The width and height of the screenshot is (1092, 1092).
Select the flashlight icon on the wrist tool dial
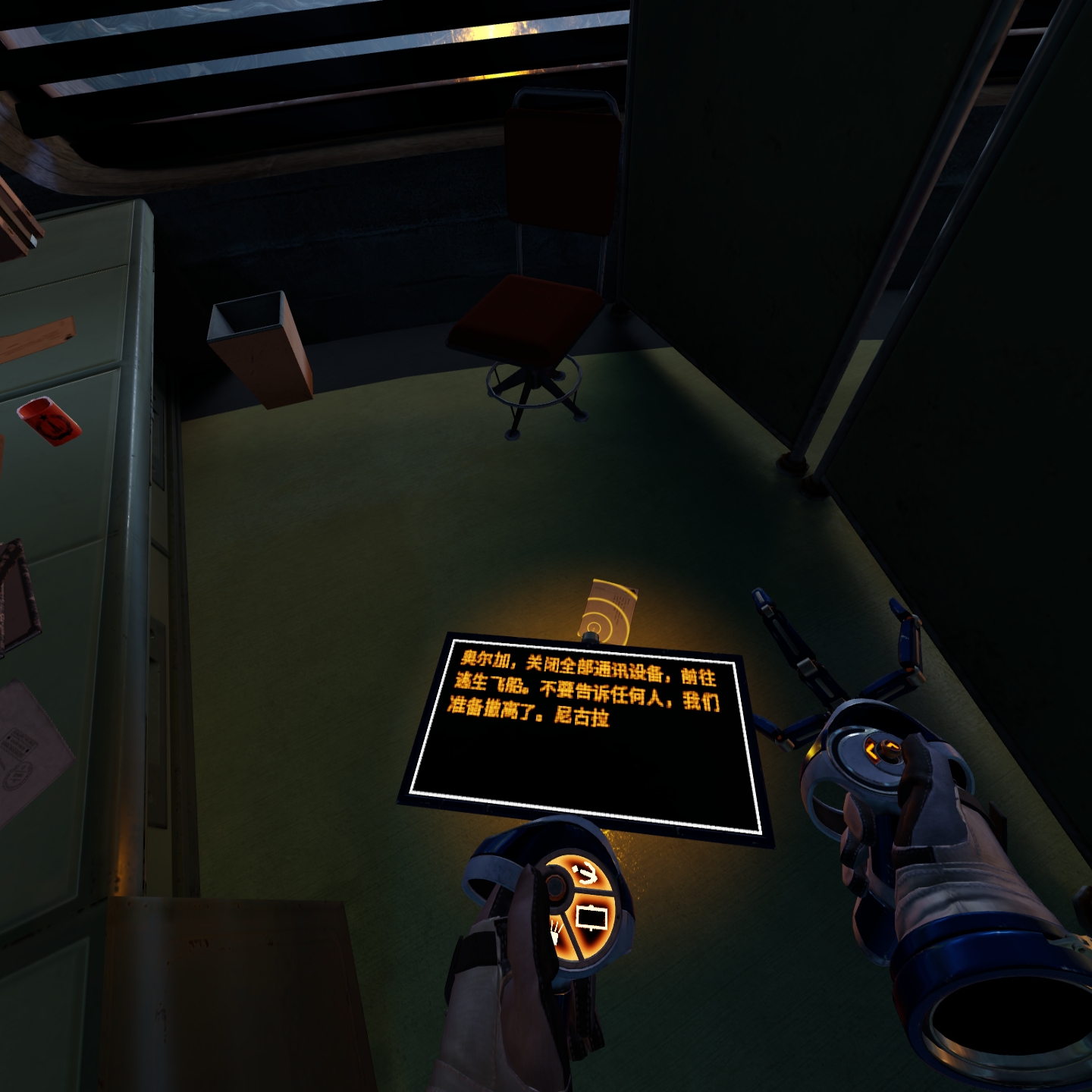coord(556,934)
